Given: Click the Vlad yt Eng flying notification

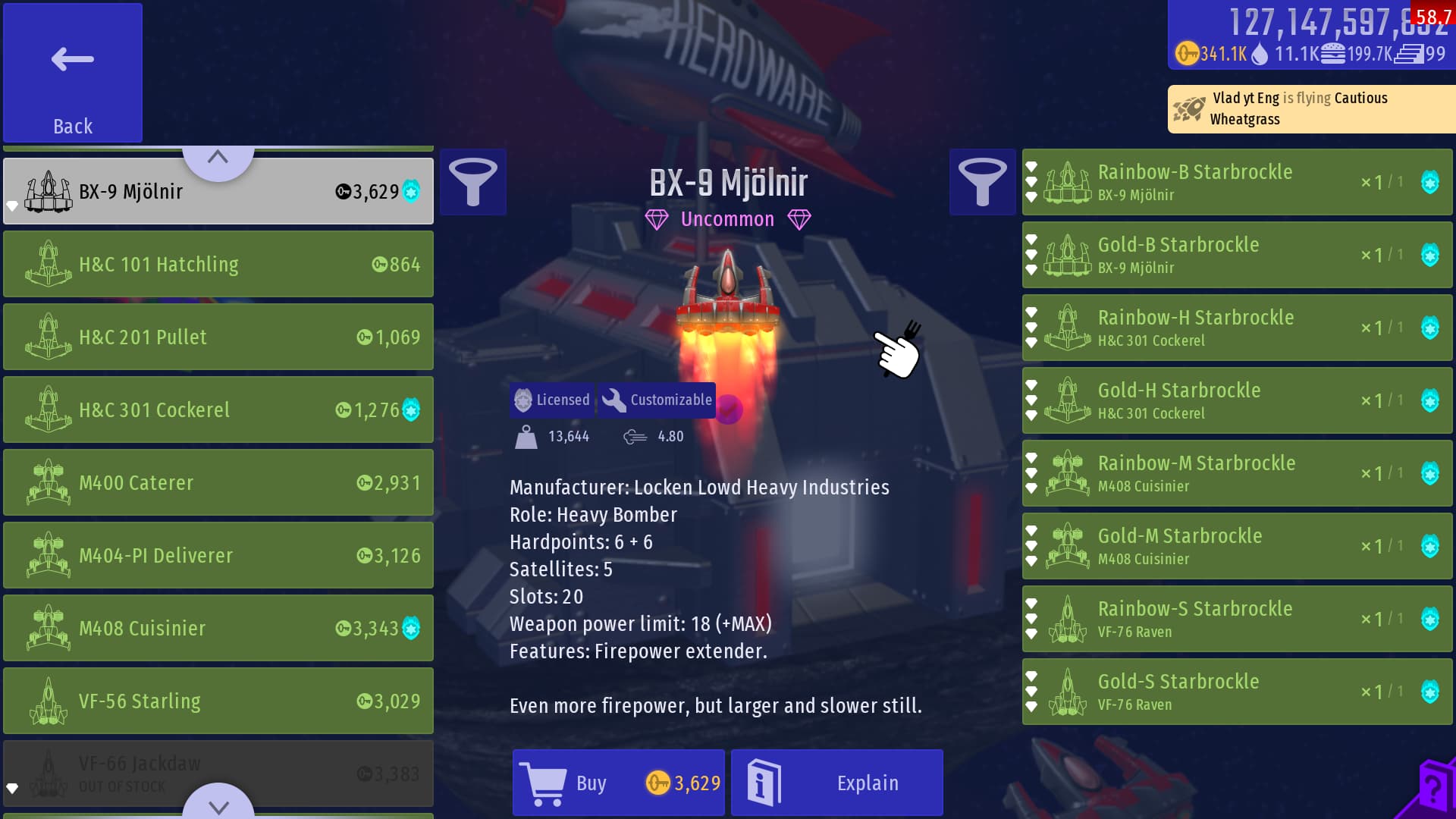Looking at the screenshot, I should pyautogui.click(x=1310, y=108).
